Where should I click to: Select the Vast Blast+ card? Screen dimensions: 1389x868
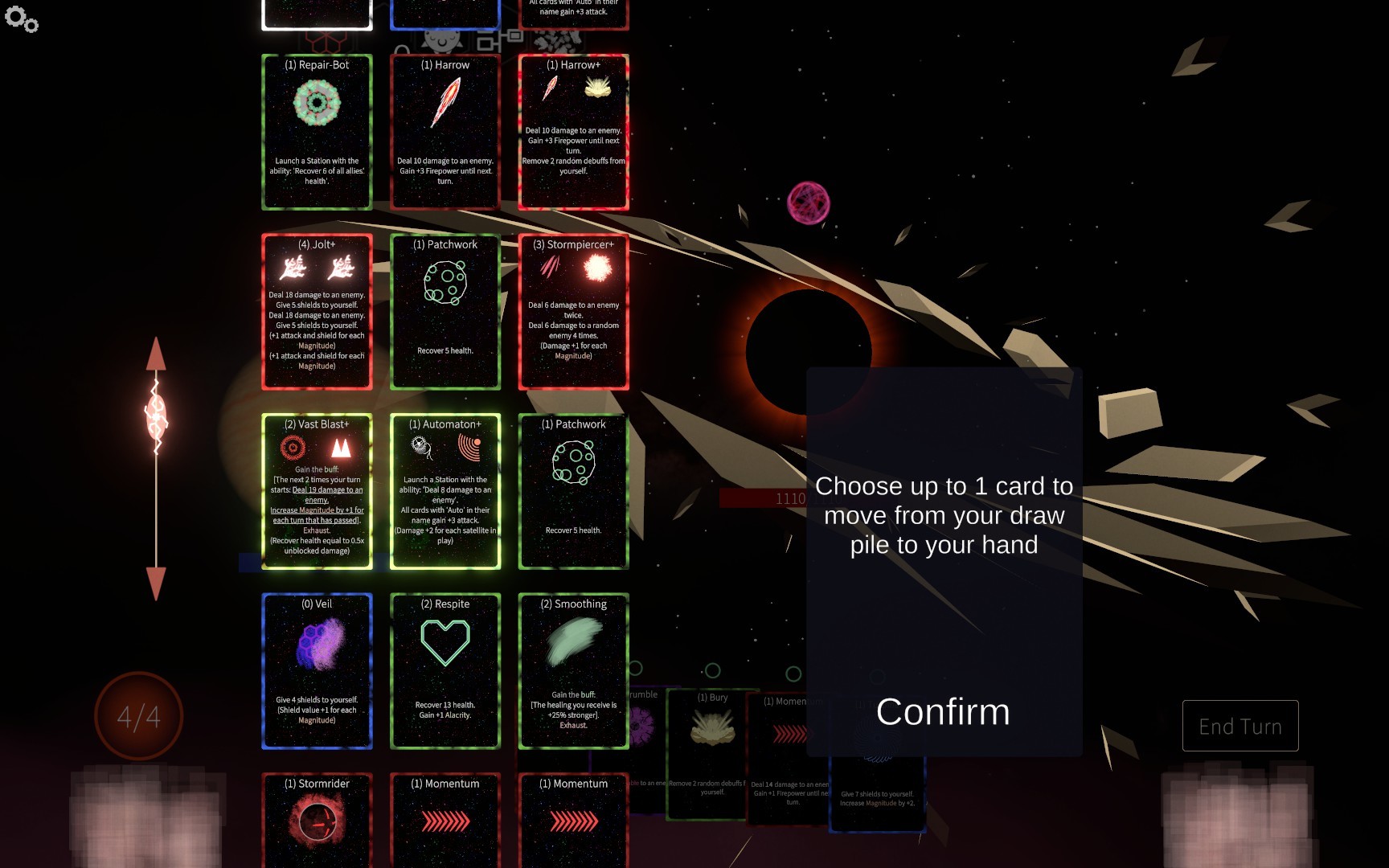coord(317,491)
